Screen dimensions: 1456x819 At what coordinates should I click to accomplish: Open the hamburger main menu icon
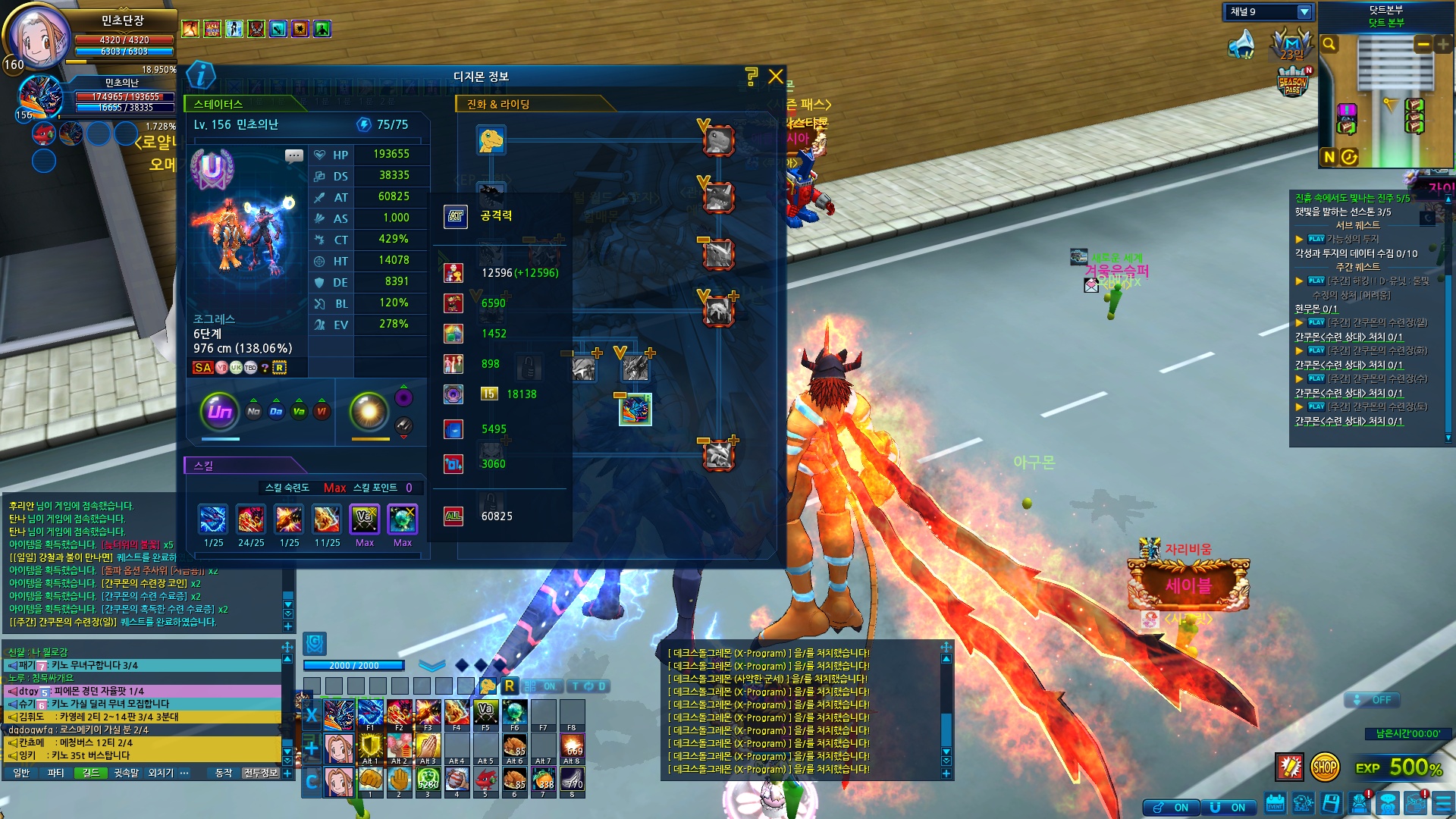tap(1443, 803)
